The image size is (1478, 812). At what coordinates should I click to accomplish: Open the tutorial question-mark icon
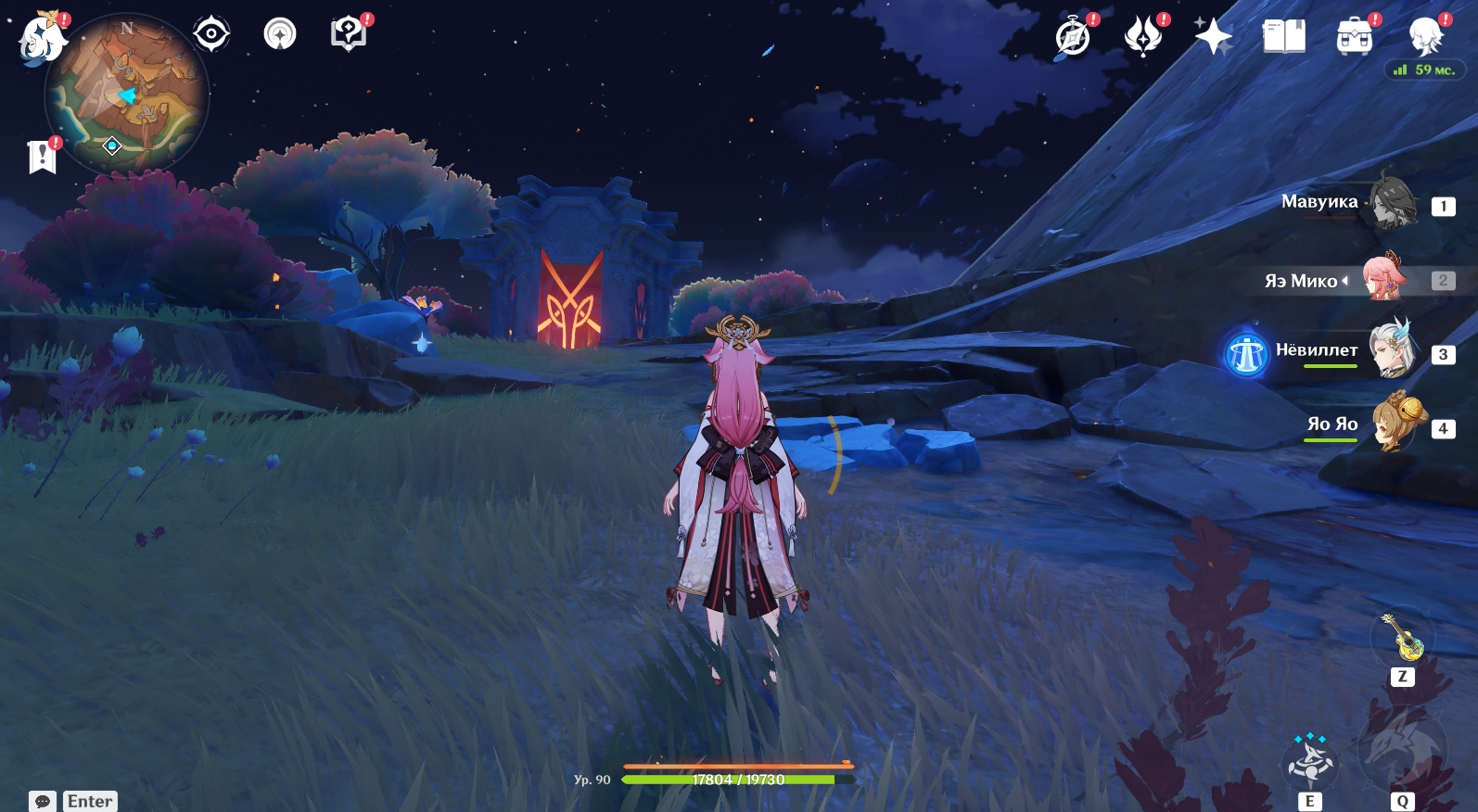pos(348,34)
